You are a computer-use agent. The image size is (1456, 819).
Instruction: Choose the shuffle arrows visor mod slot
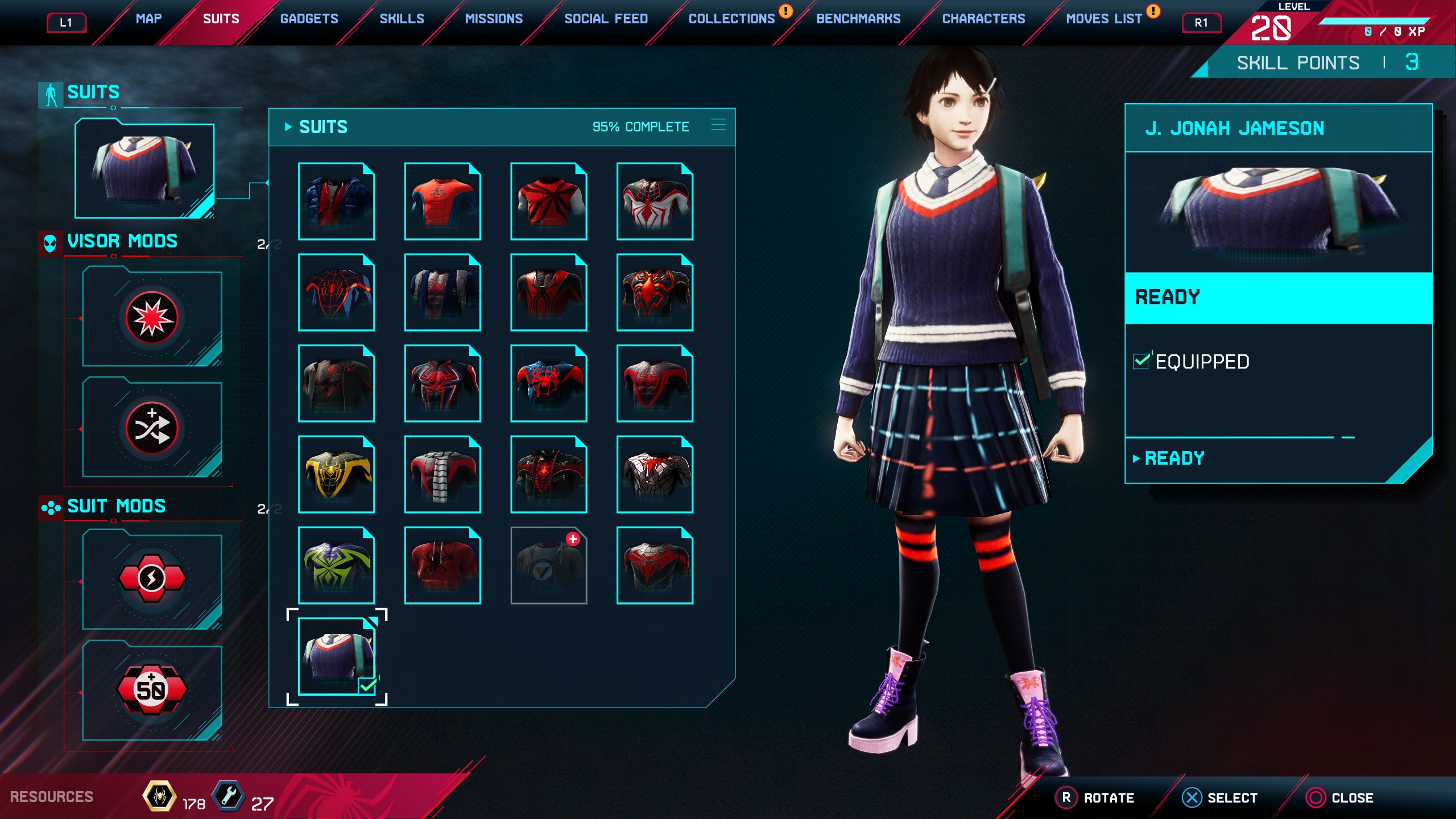(x=152, y=428)
